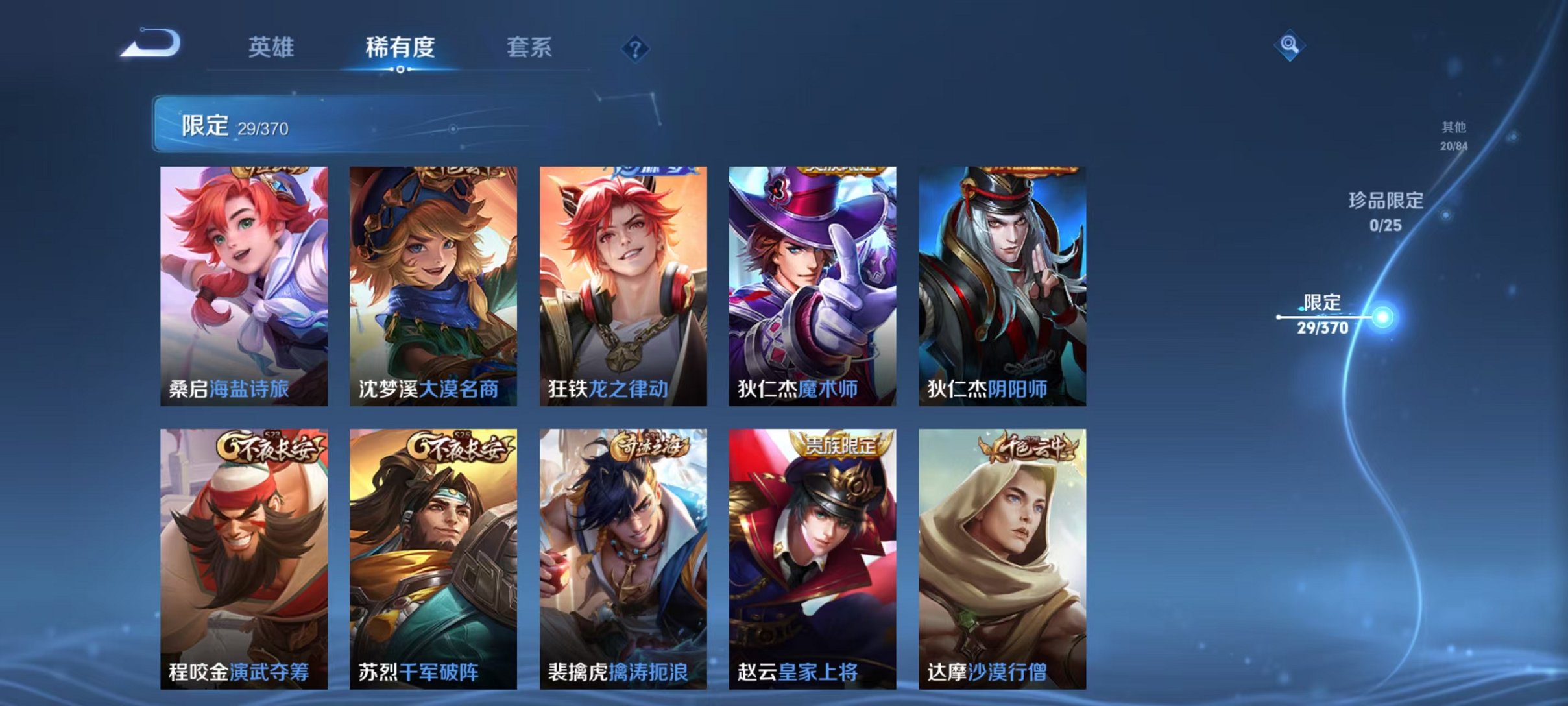Open search using the magnifier icon

click(1290, 47)
